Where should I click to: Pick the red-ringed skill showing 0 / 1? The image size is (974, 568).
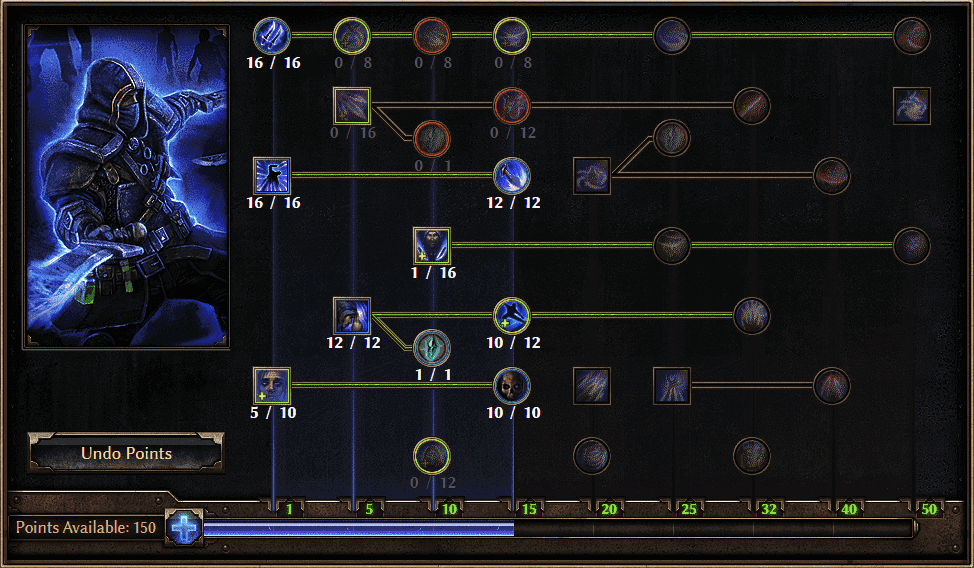[x=432, y=138]
